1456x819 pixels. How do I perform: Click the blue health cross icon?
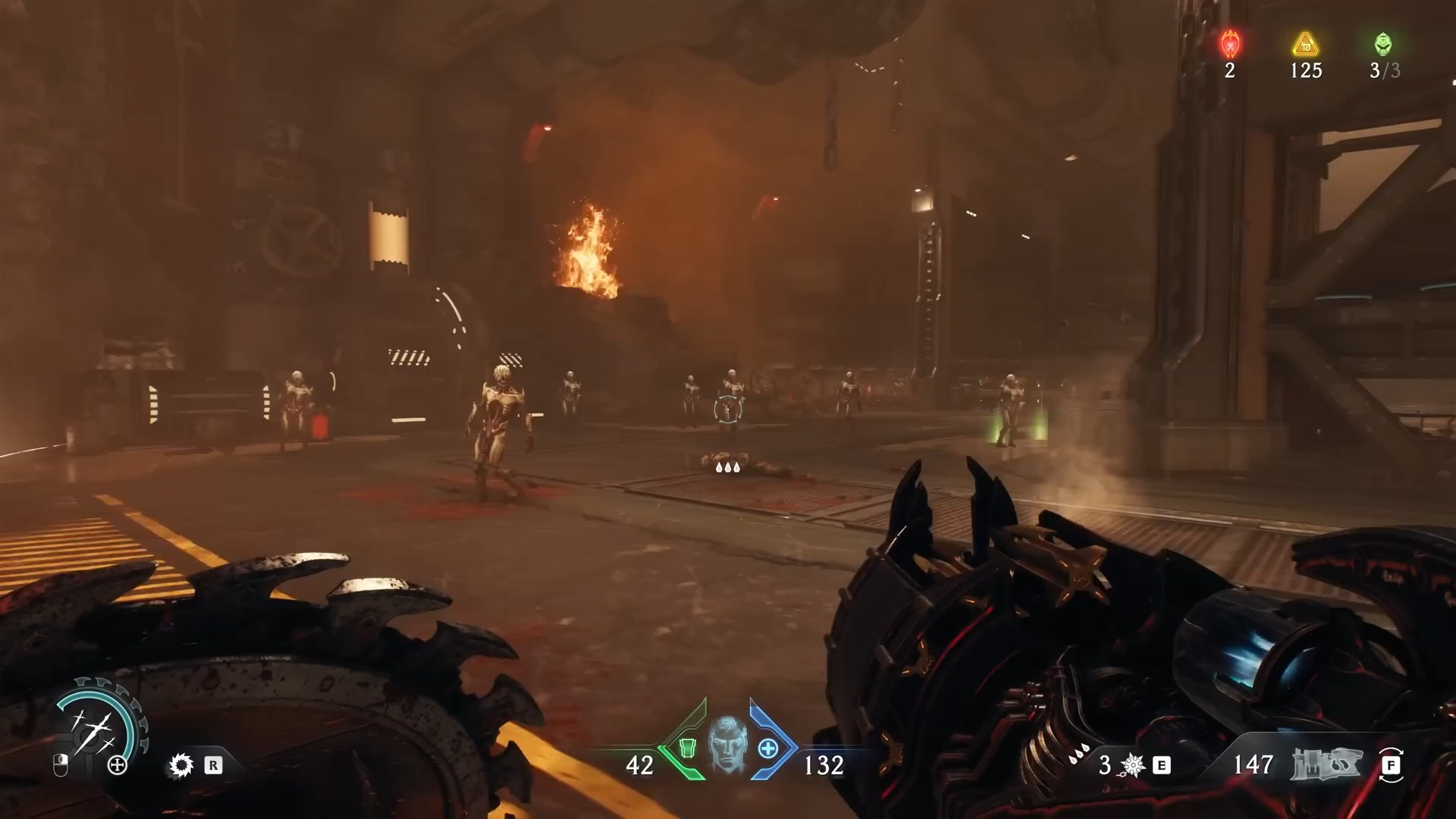768,748
